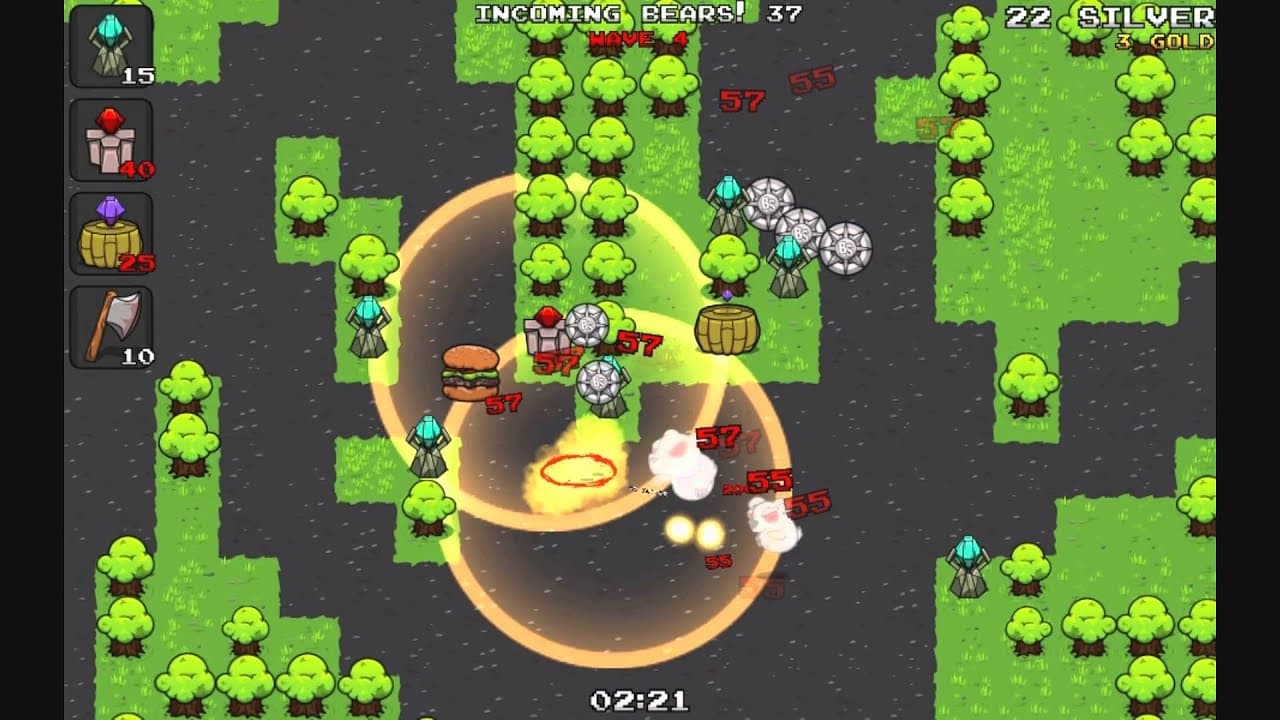Screen dimensions: 1280x720
Task: Select the burger pickup on the battlefield
Action: tap(472, 370)
